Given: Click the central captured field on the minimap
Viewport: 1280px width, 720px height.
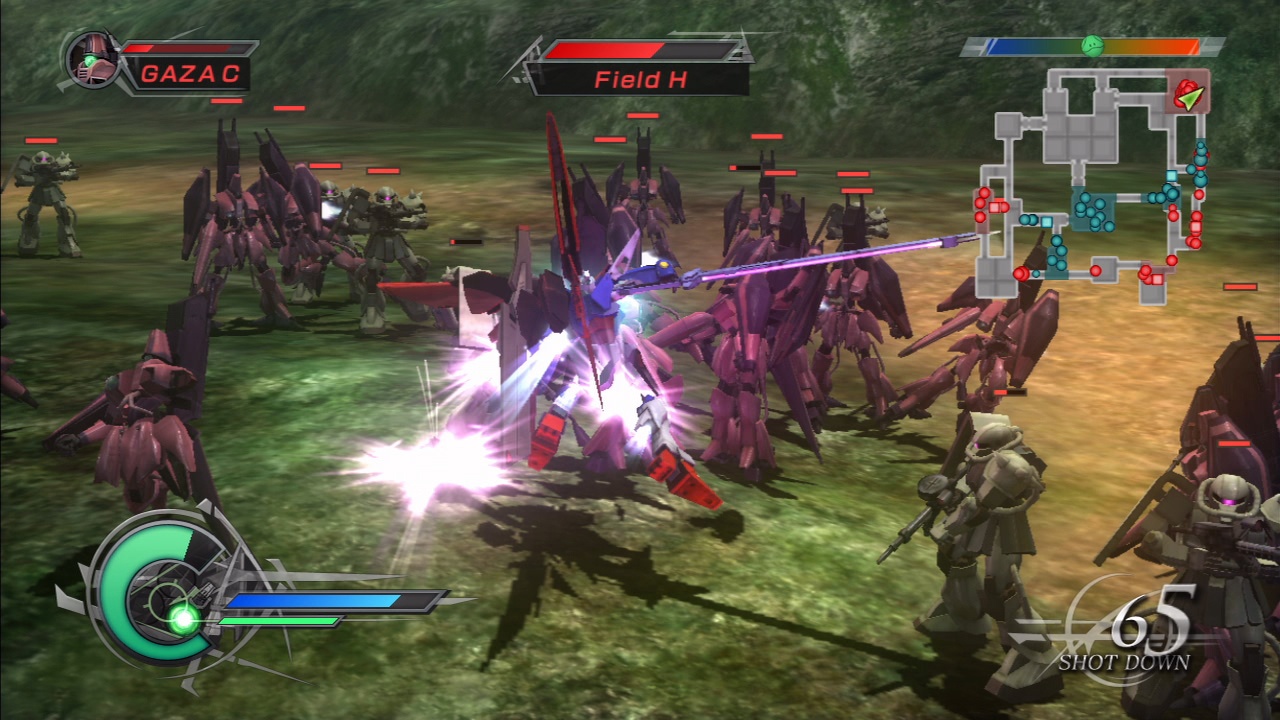Looking at the screenshot, I should pyautogui.click(x=1092, y=209).
